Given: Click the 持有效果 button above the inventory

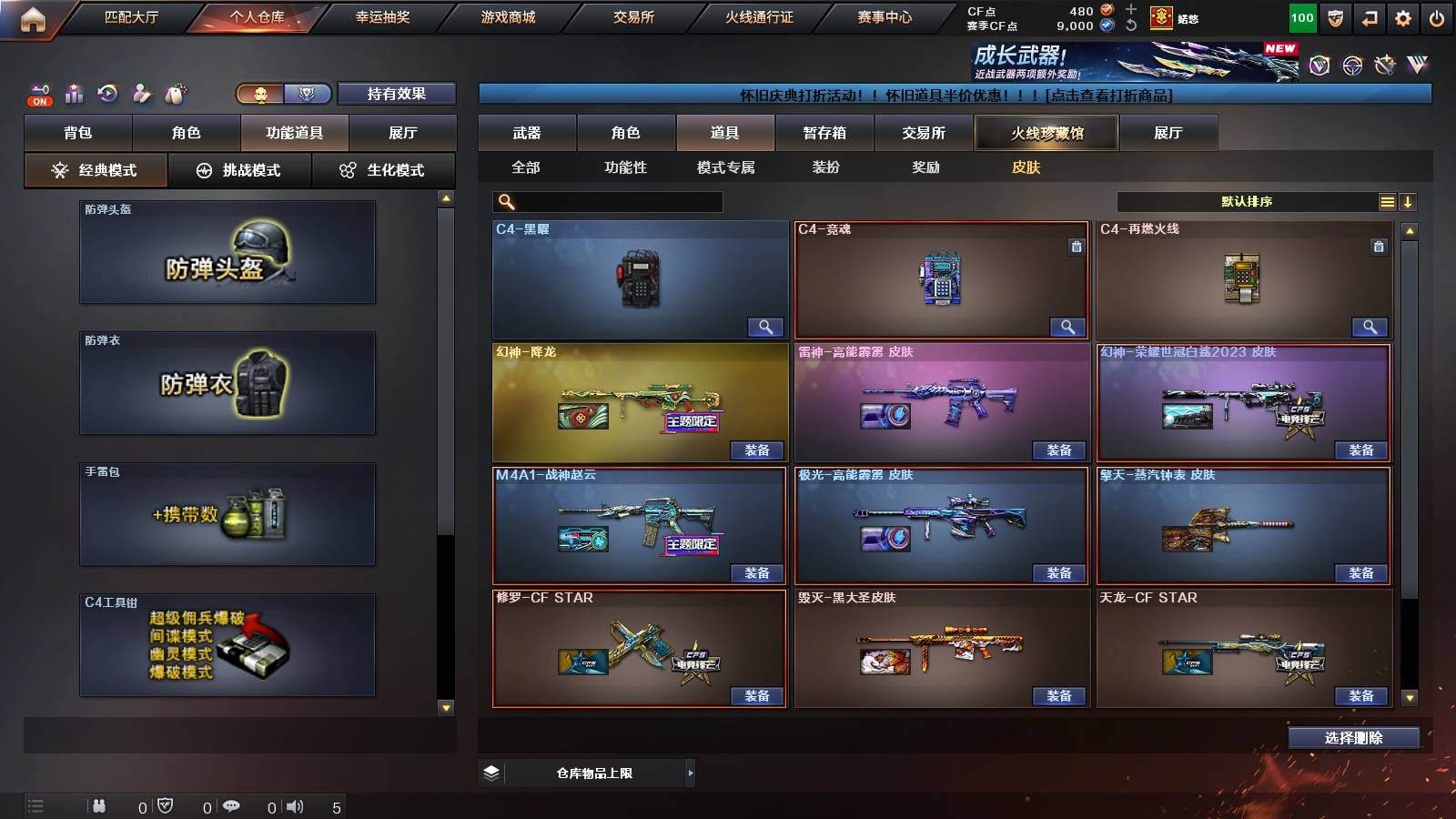Looking at the screenshot, I should (x=398, y=94).
